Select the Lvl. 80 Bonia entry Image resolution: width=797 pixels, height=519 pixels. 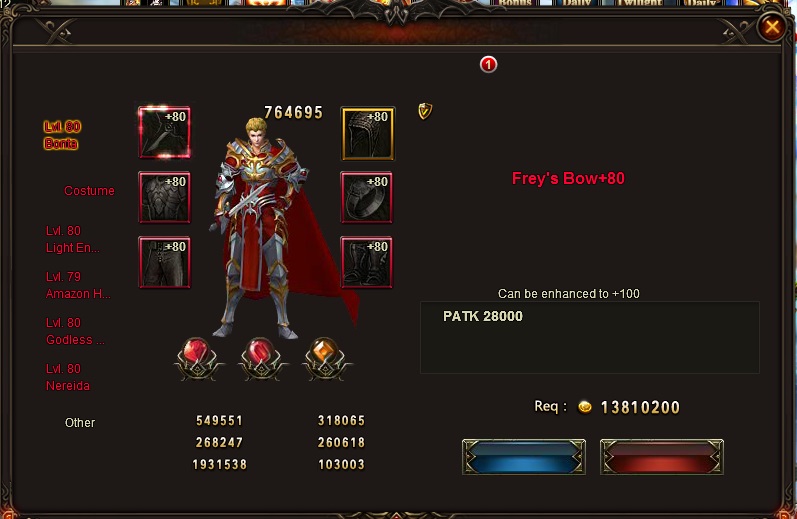[62, 135]
